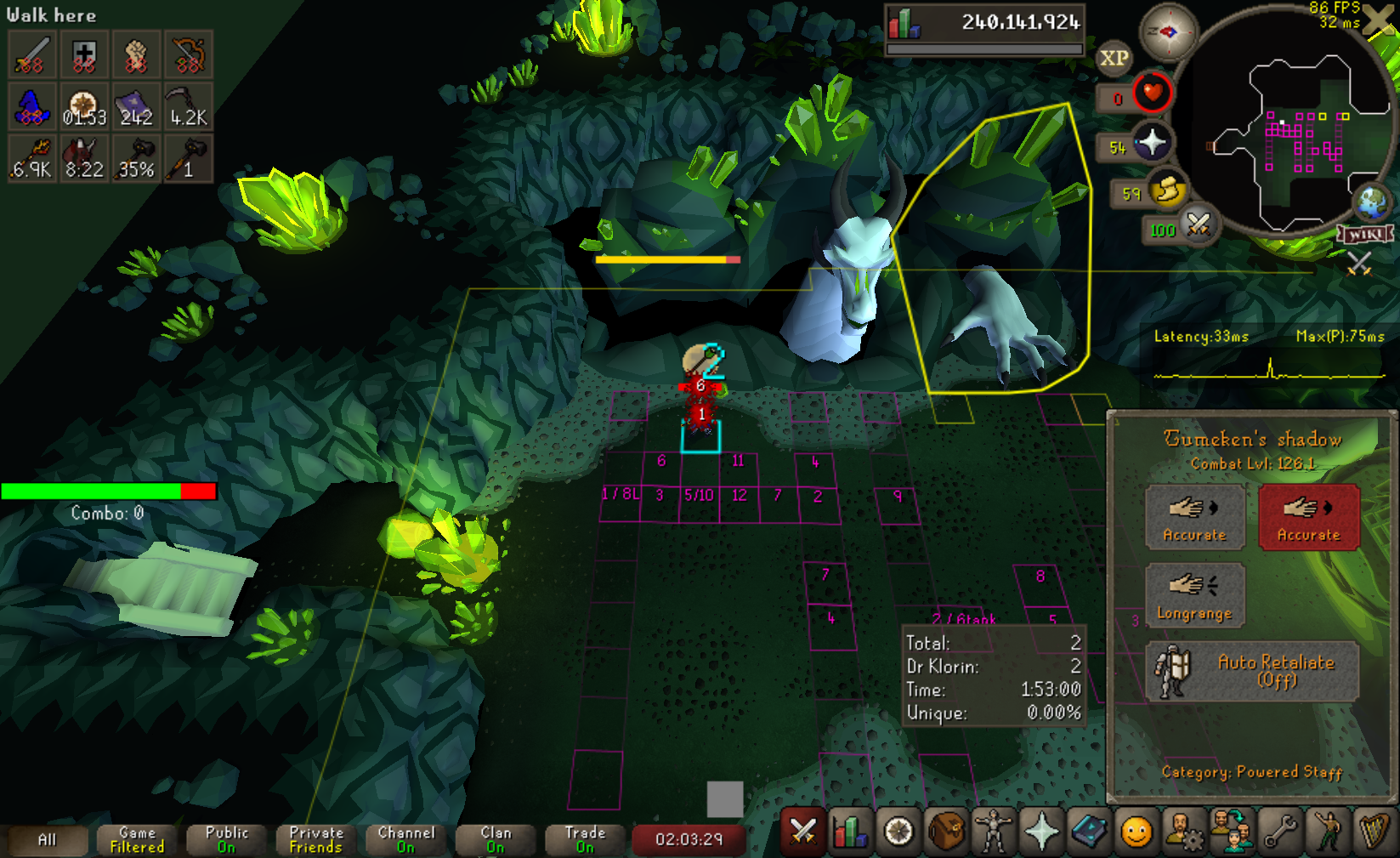Toggle run with the boot energy orb

pos(1168,190)
